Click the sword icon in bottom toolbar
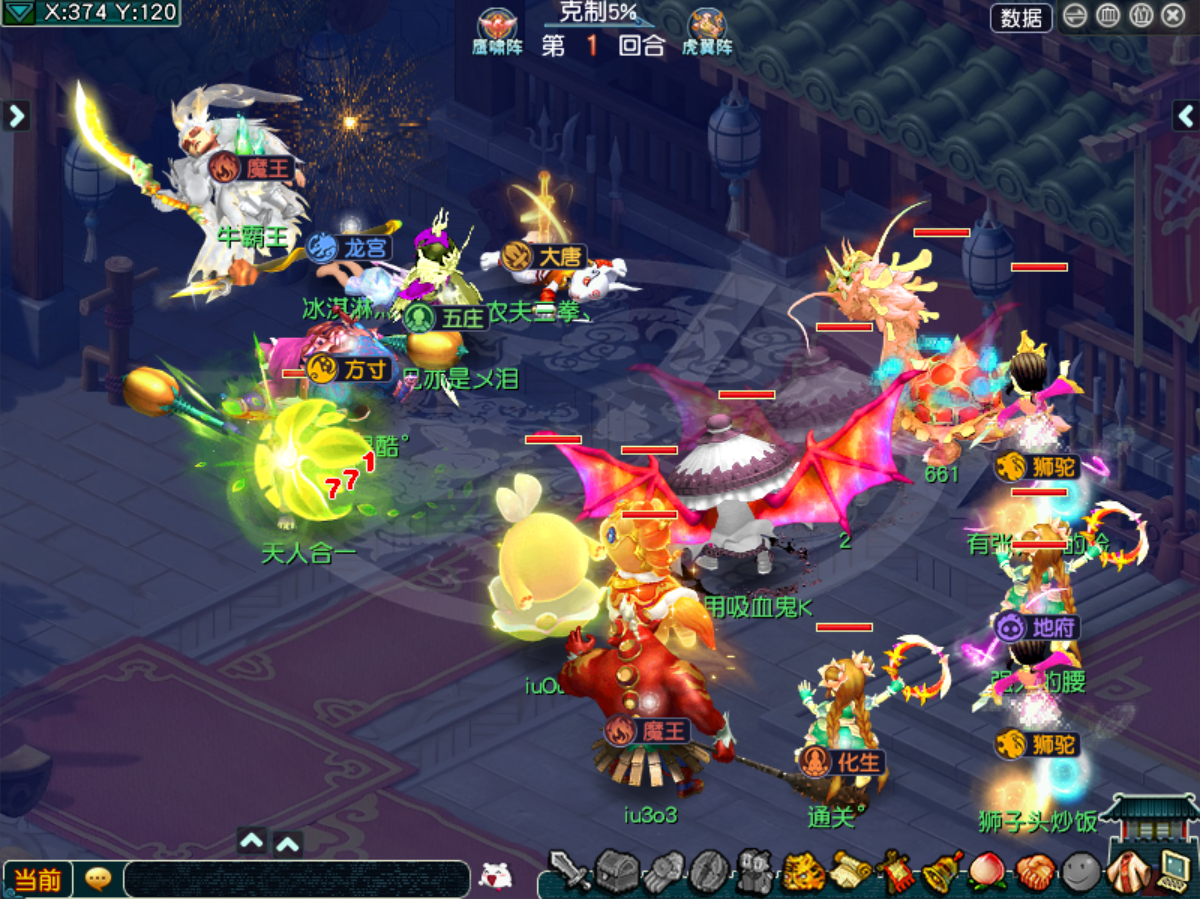 click(570, 871)
